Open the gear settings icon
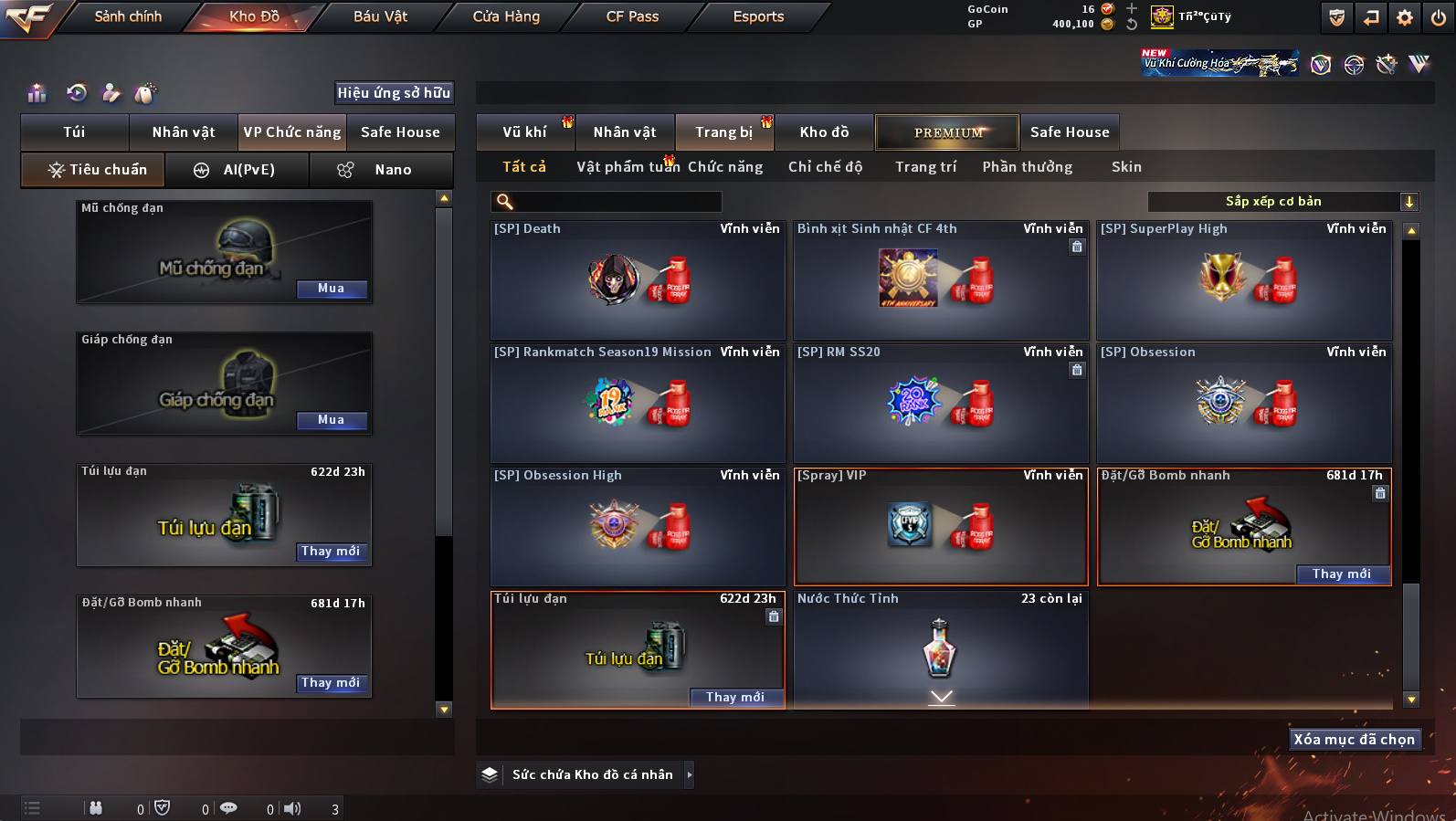Screen dimensions: 1456x821 1405,17
